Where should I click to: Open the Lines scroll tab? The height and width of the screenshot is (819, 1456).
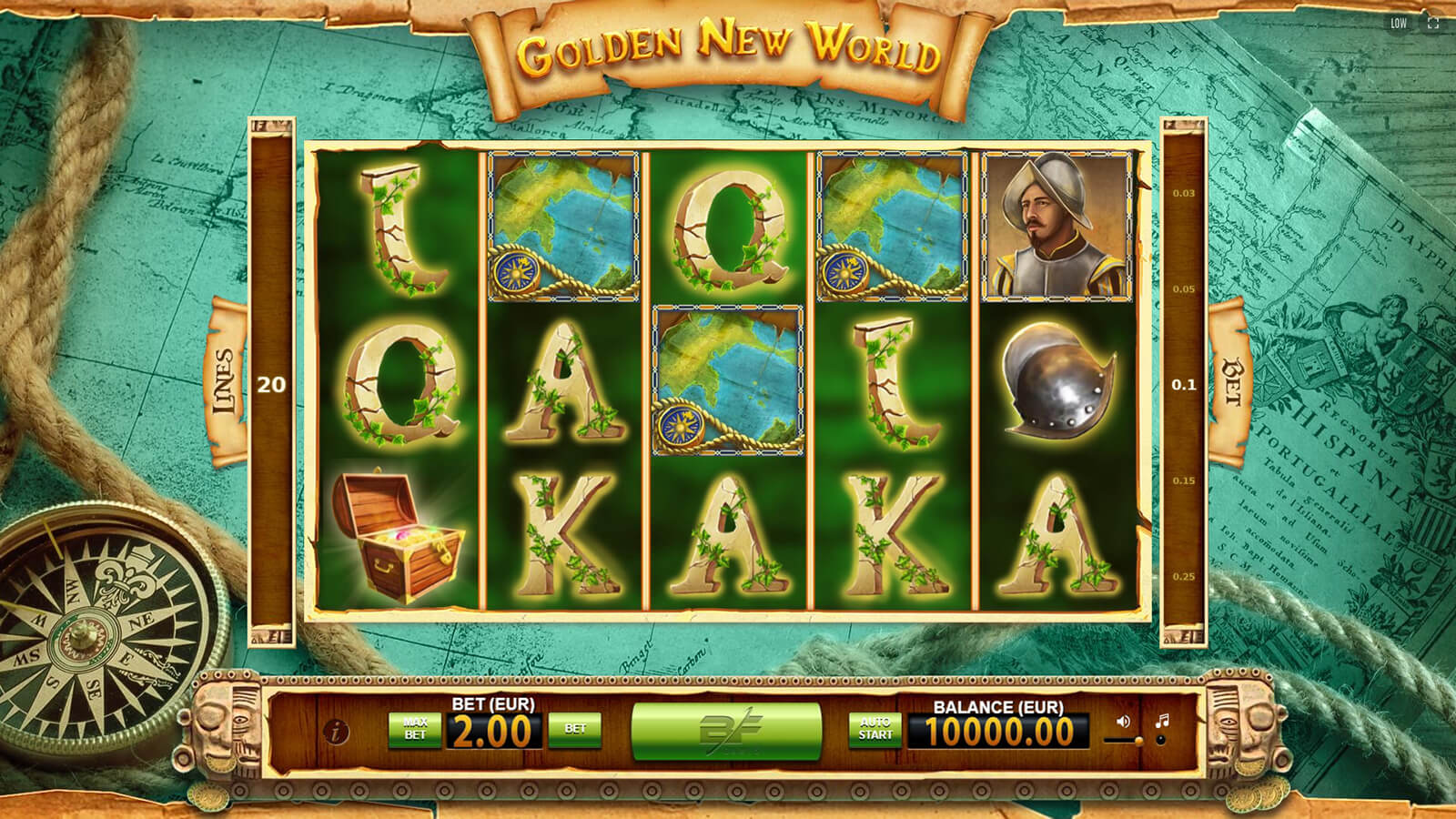pyautogui.click(x=228, y=382)
